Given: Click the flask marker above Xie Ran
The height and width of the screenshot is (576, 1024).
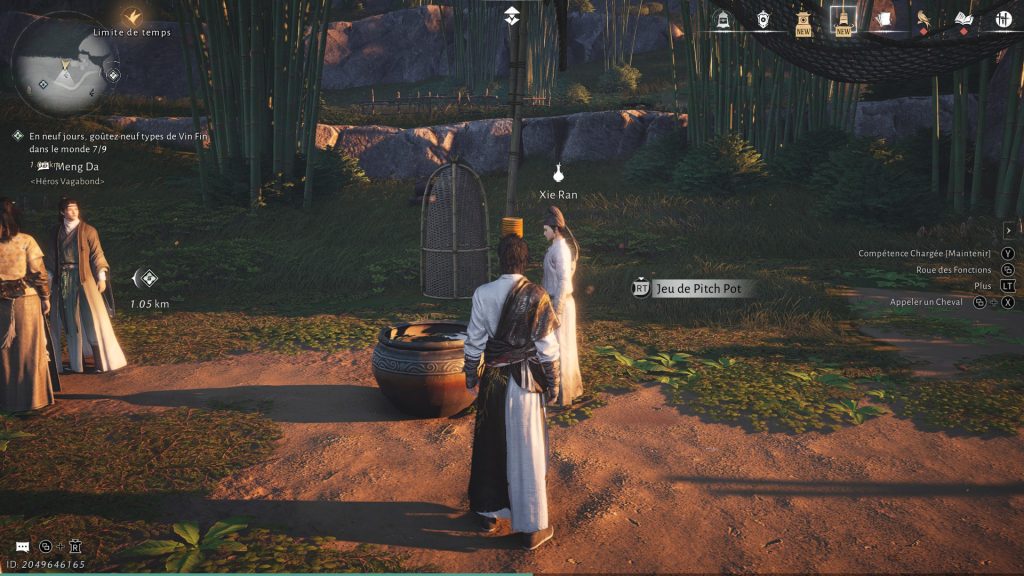Looking at the screenshot, I should pyautogui.click(x=558, y=172).
